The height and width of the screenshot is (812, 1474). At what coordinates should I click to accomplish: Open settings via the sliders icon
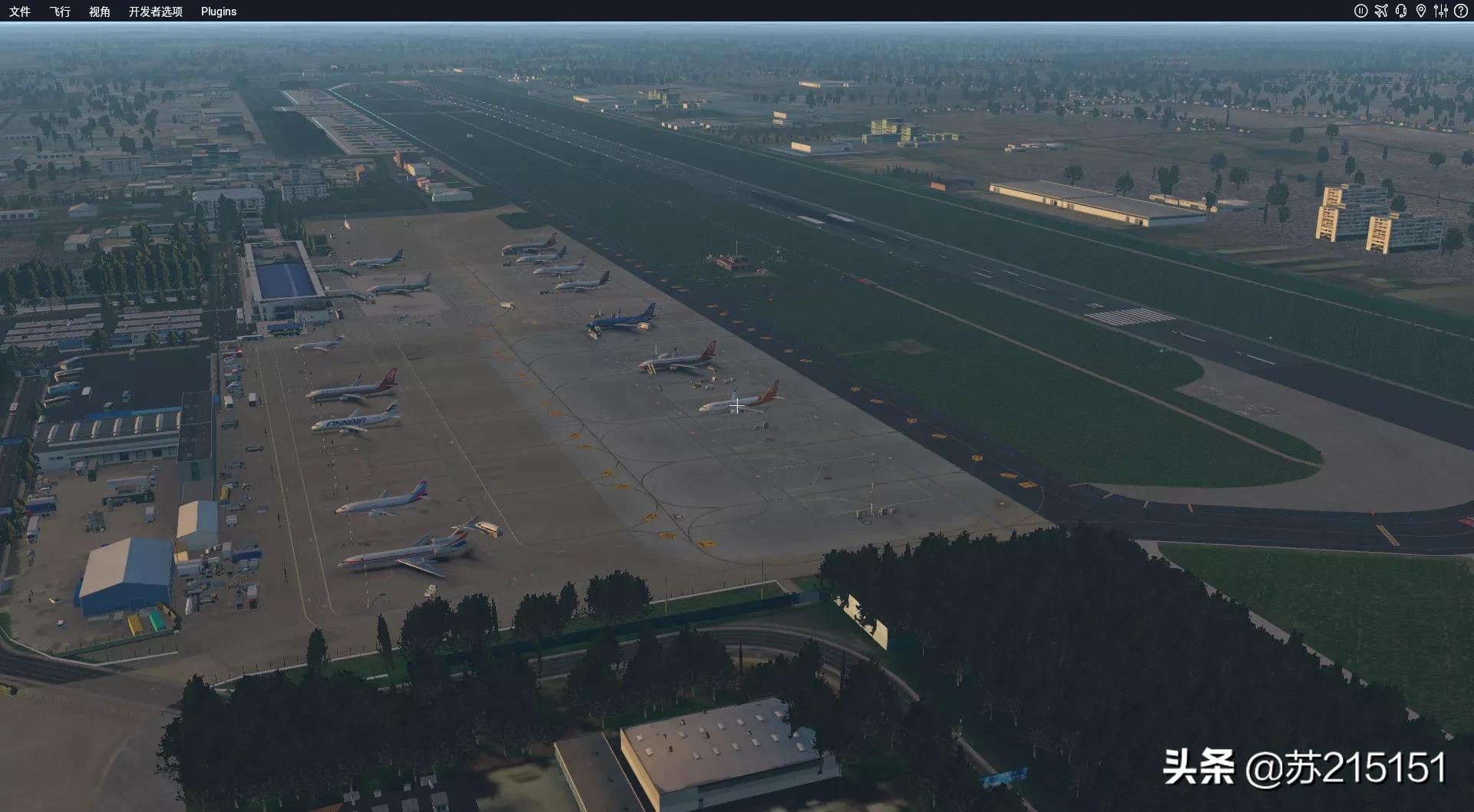[x=1441, y=11]
